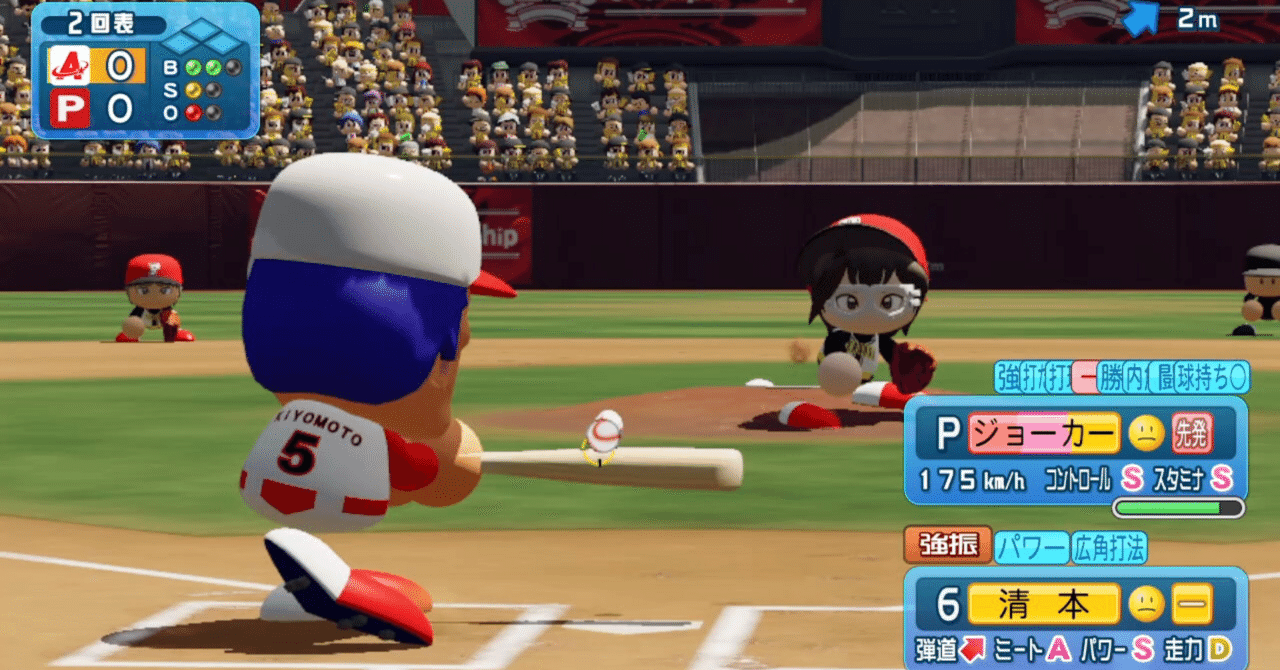Screen dimensions: 1280x670
Task: Open pitcher ジョーカー's name panel
Action: pyautogui.click(x=1043, y=433)
